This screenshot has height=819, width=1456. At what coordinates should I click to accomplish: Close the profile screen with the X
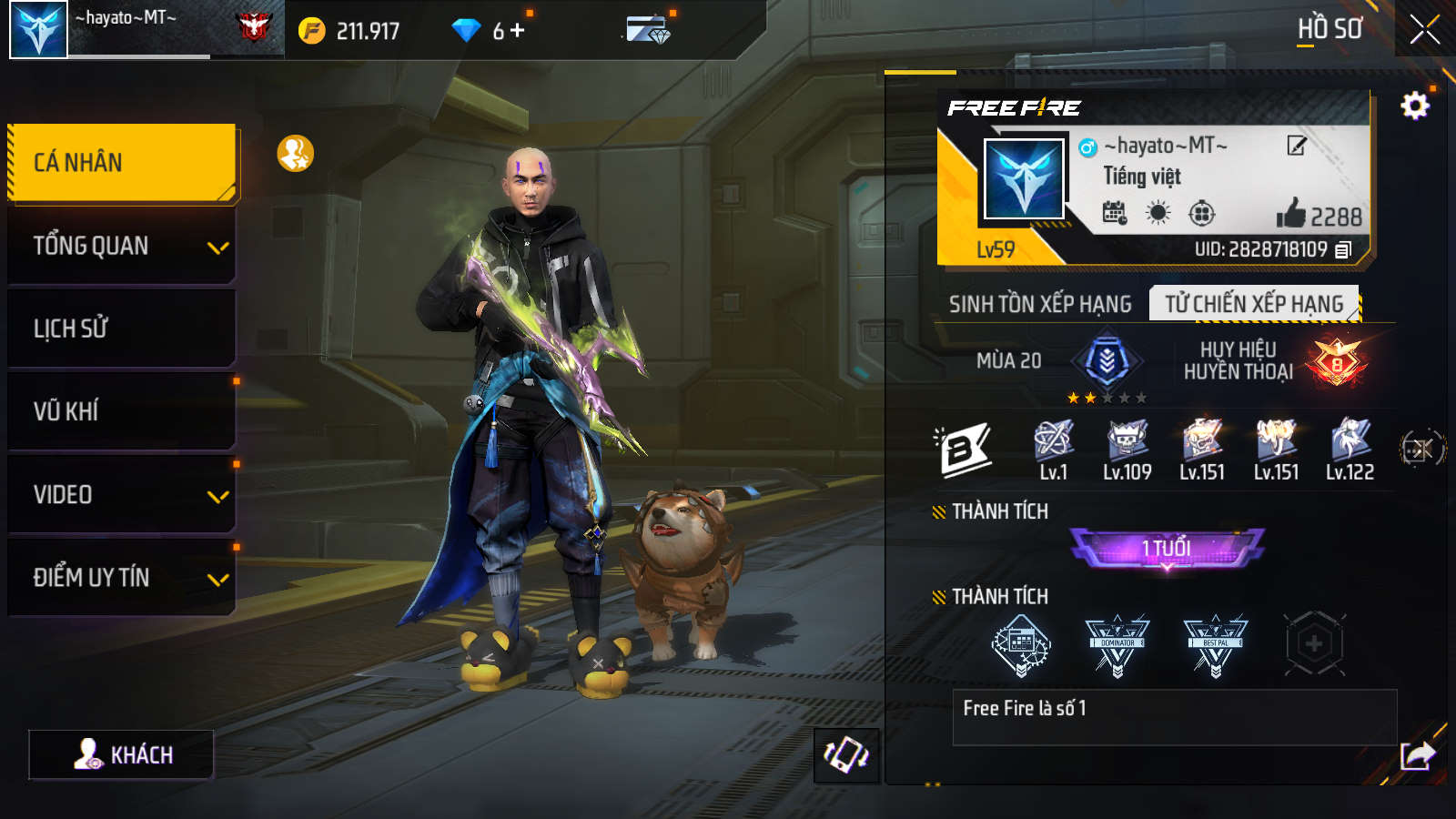(1424, 30)
